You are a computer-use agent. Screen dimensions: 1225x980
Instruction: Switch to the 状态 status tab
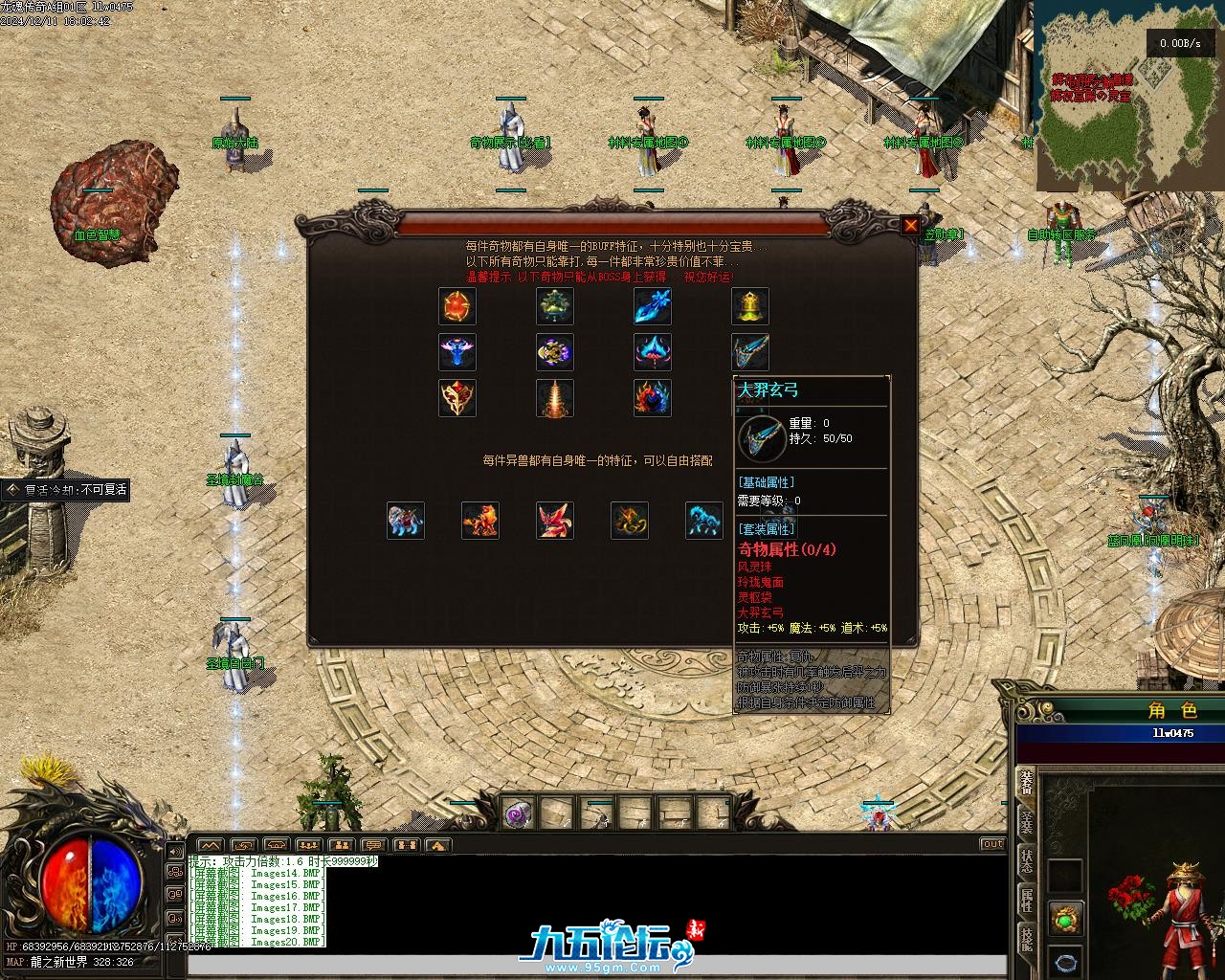pyautogui.click(x=1026, y=859)
